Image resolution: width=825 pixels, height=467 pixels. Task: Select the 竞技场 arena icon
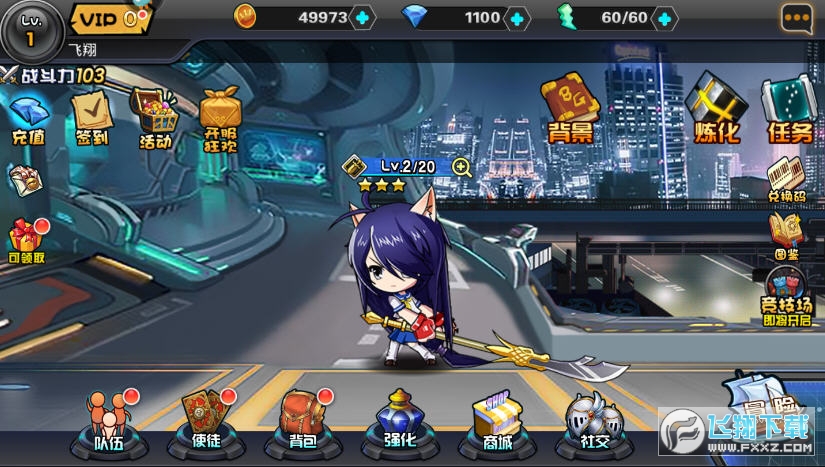click(x=784, y=294)
